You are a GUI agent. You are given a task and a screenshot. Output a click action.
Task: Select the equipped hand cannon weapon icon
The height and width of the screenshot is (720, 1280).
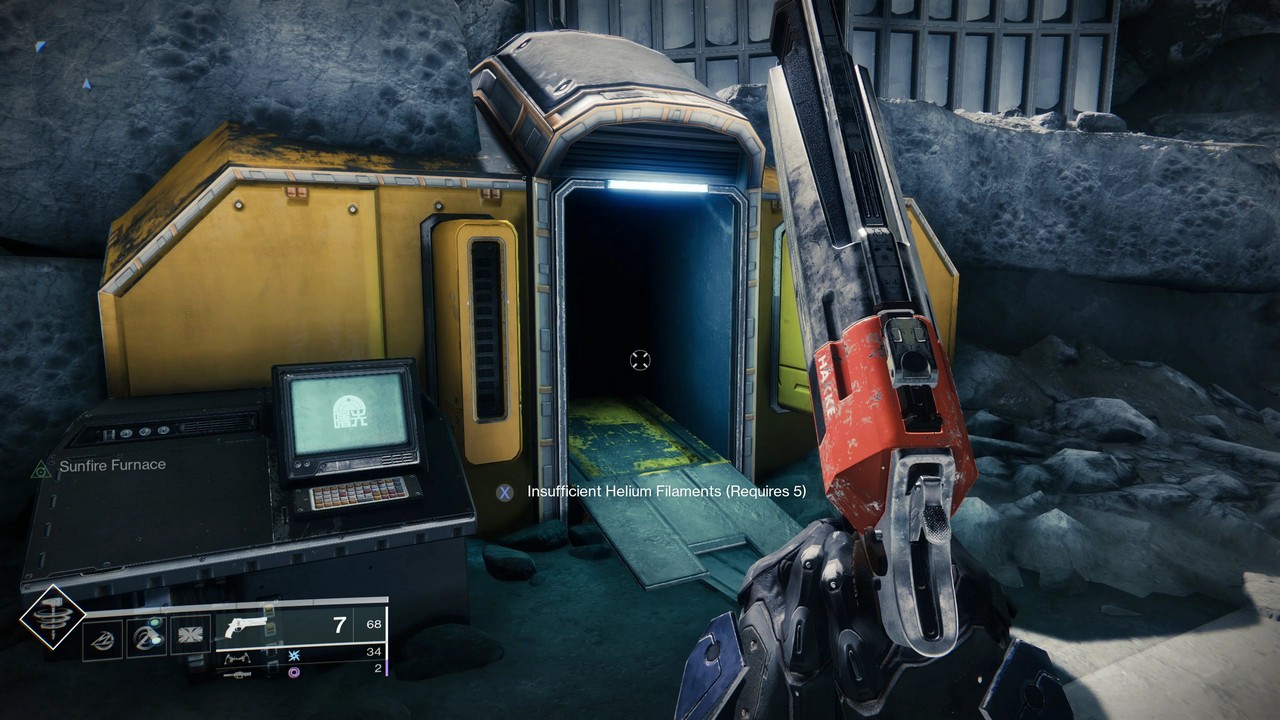244,628
